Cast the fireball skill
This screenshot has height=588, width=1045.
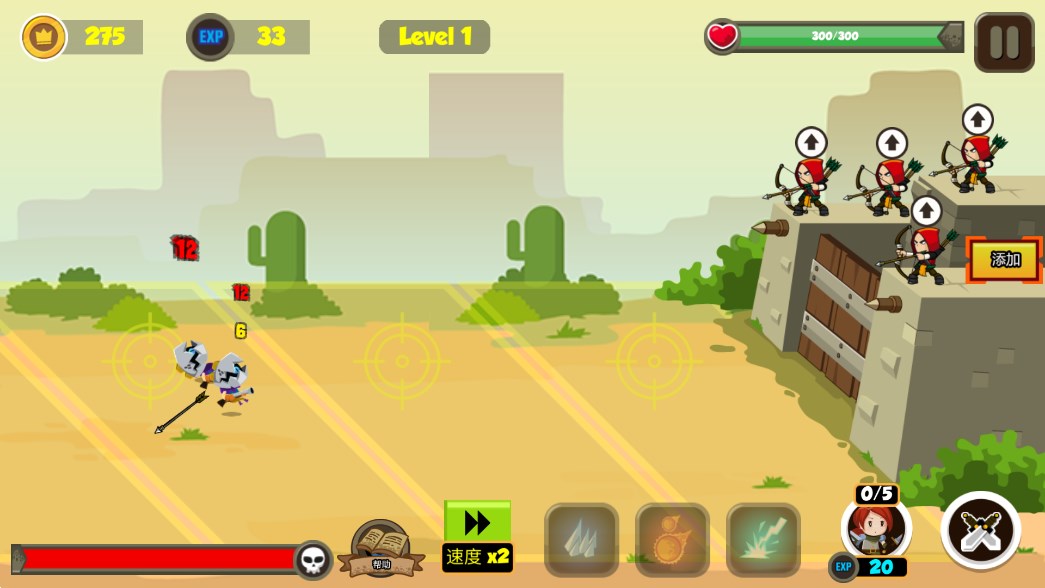(672, 540)
